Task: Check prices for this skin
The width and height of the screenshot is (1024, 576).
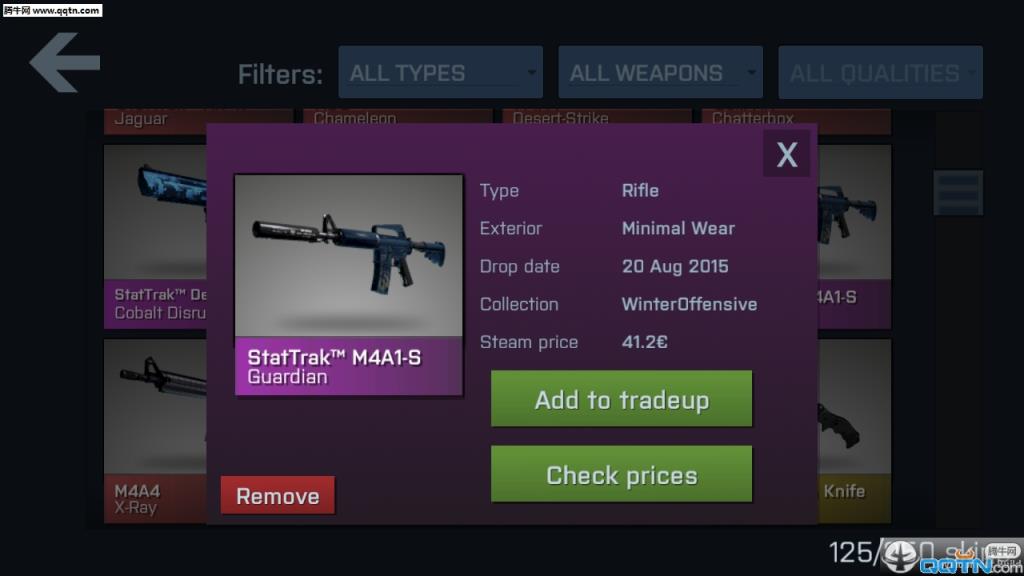Action: 621,475
